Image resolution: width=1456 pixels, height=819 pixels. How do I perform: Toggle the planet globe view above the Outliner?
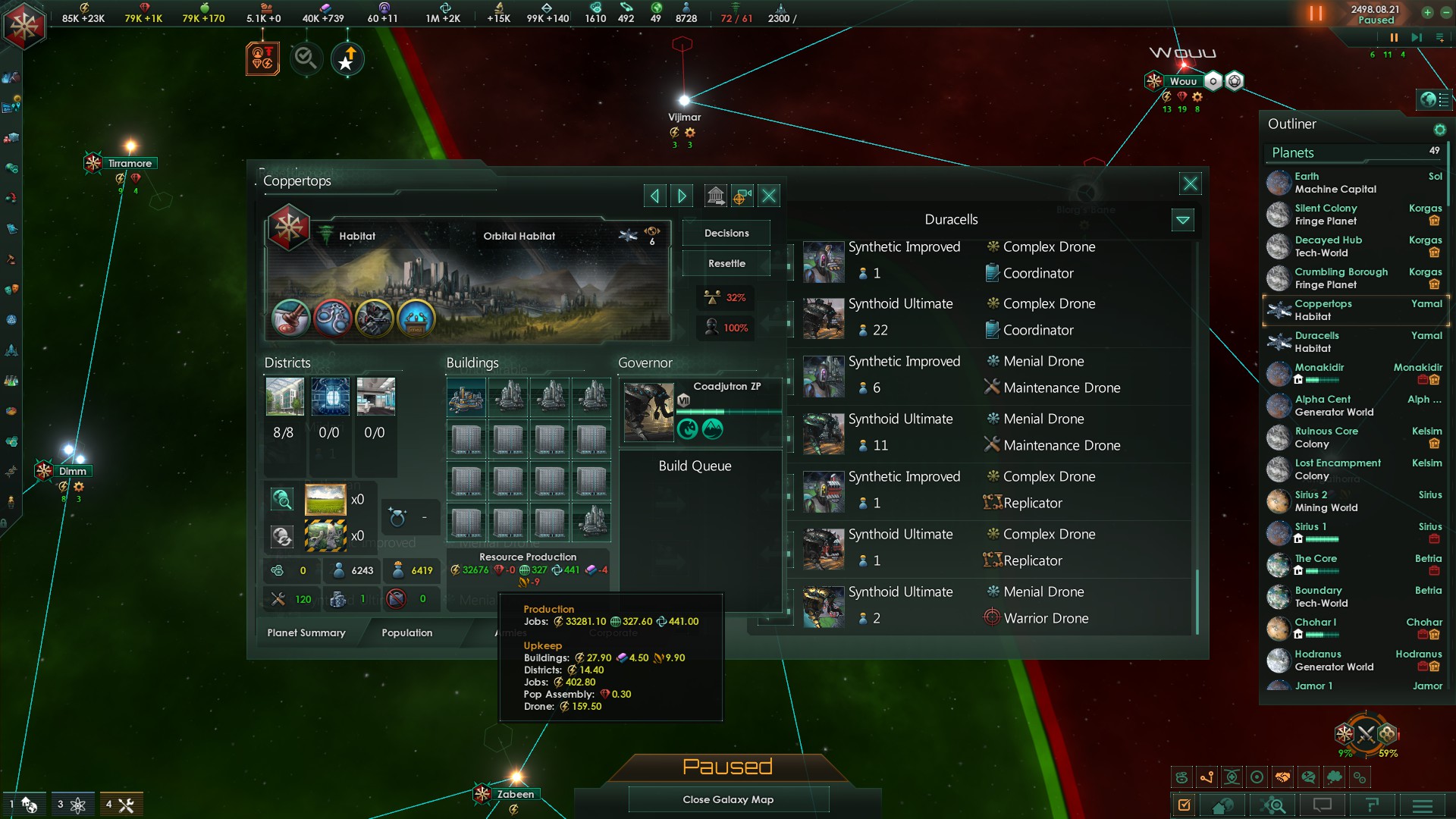(1429, 99)
